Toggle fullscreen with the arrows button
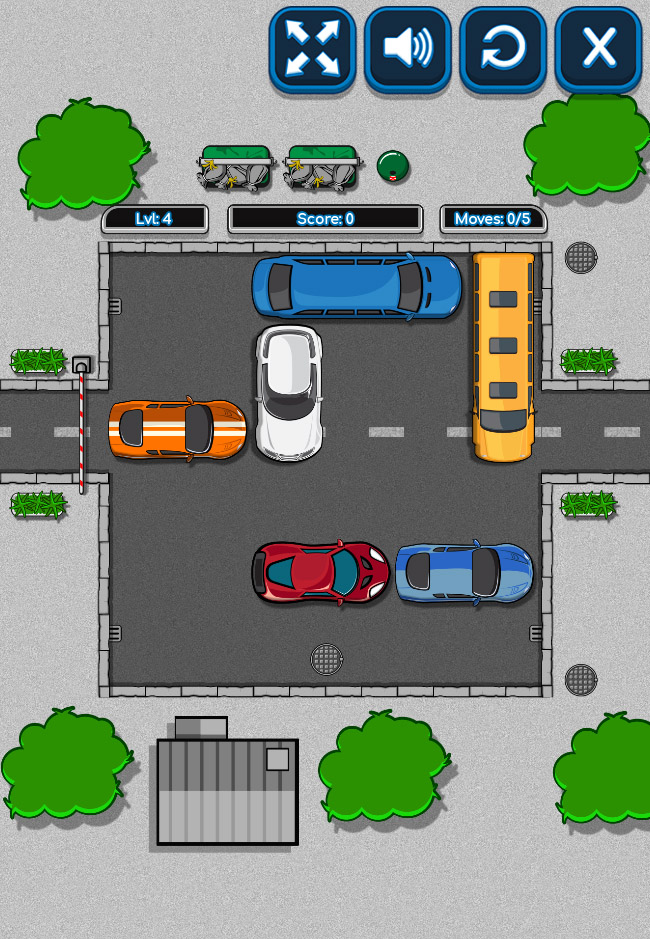 pos(312,48)
